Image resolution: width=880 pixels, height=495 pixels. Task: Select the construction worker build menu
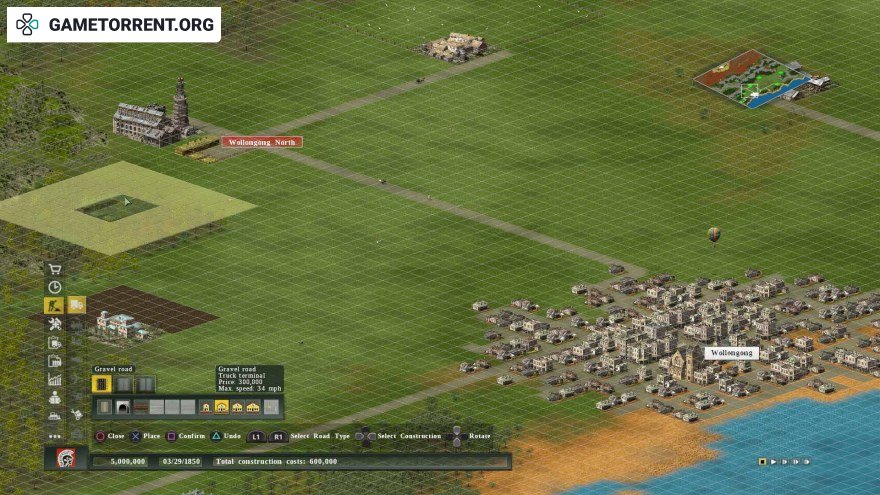click(54, 305)
